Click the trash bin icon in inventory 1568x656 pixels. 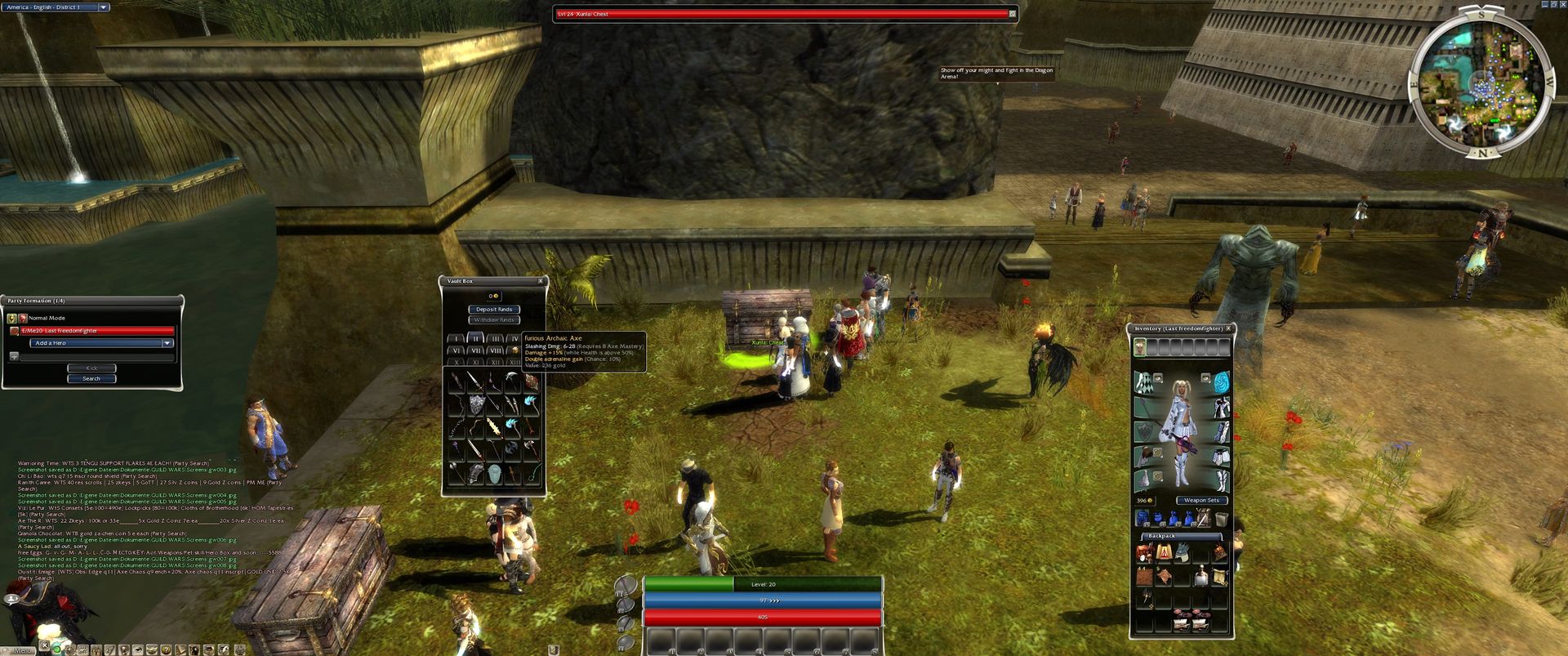1221,519
